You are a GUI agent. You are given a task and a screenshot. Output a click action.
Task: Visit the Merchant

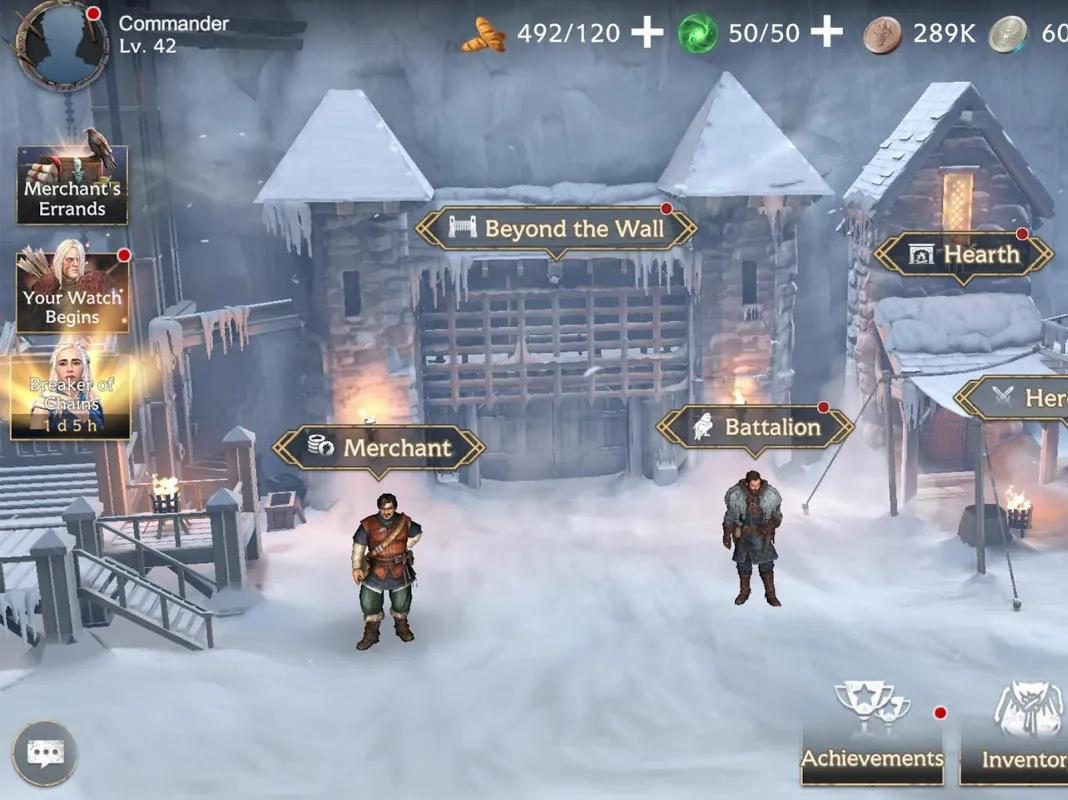(x=379, y=448)
